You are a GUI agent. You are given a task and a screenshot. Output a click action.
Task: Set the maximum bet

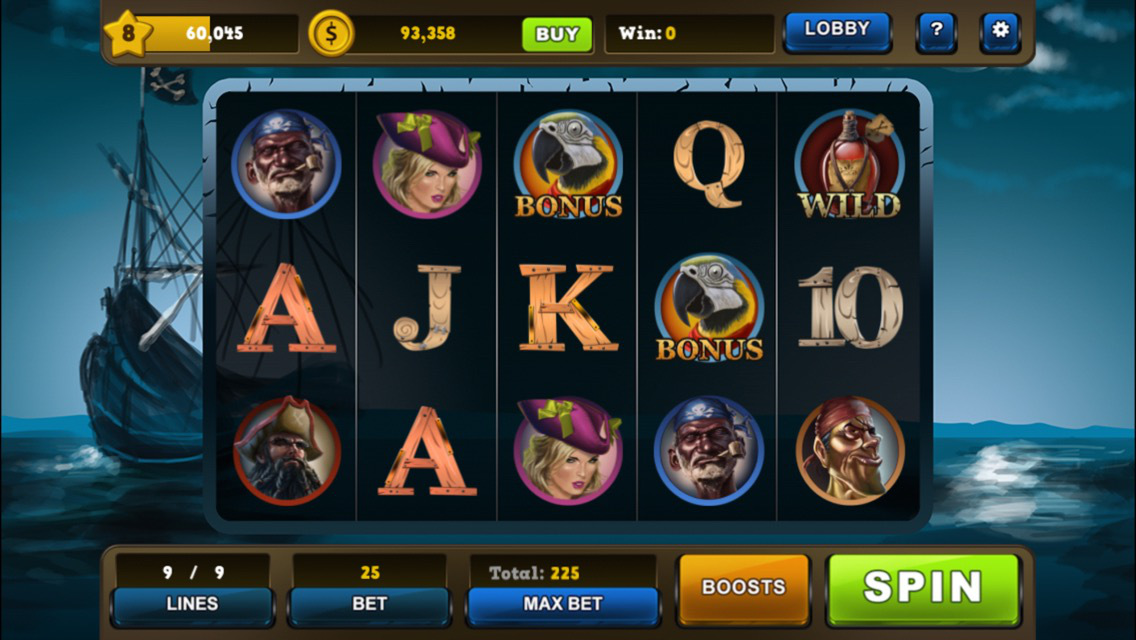(x=562, y=604)
